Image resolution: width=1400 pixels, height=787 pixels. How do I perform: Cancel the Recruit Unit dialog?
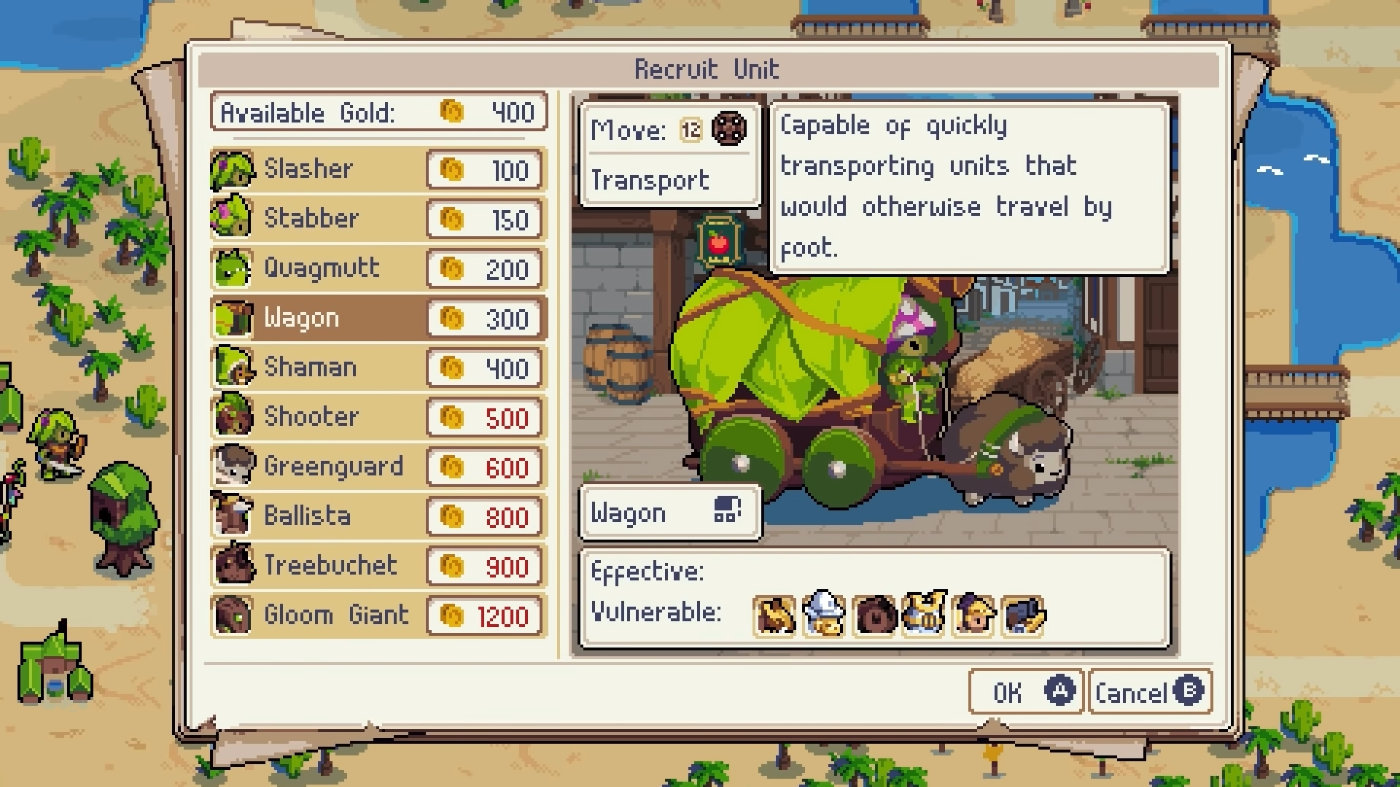[x=1148, y=692]
